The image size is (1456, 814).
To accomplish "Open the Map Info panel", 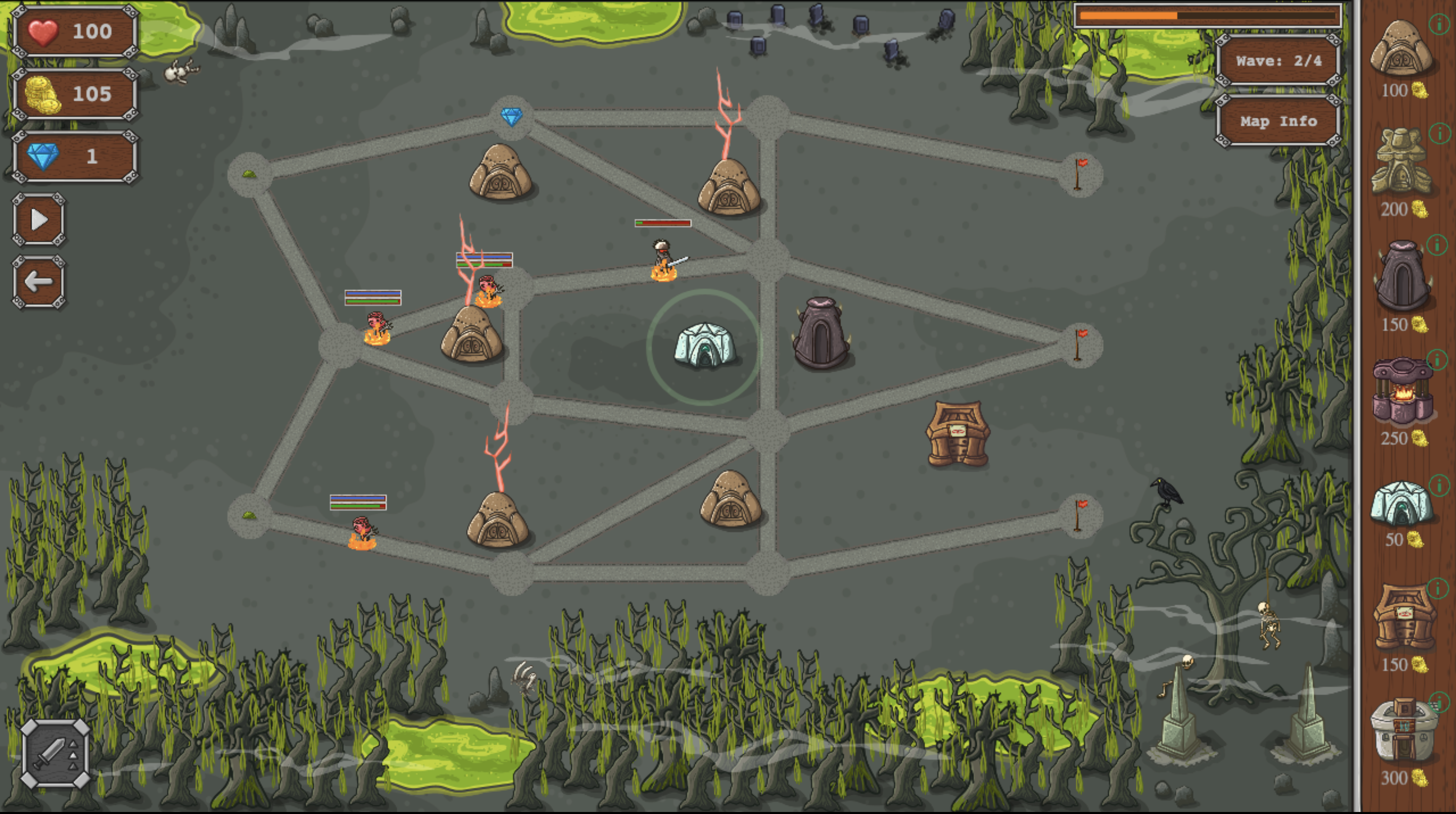I will 1278,121.
